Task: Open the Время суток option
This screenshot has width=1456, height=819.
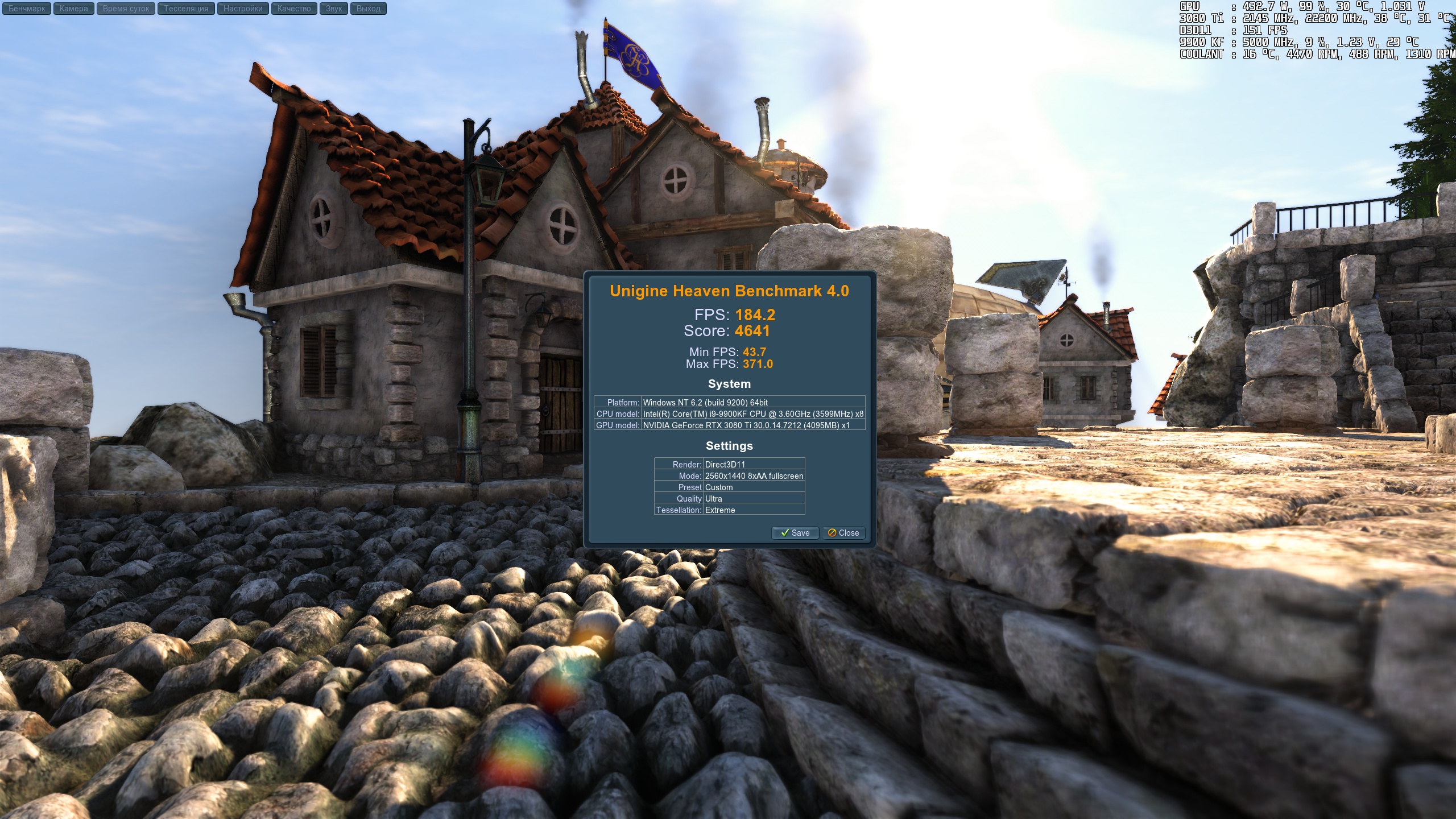Action: pos(126,9)
